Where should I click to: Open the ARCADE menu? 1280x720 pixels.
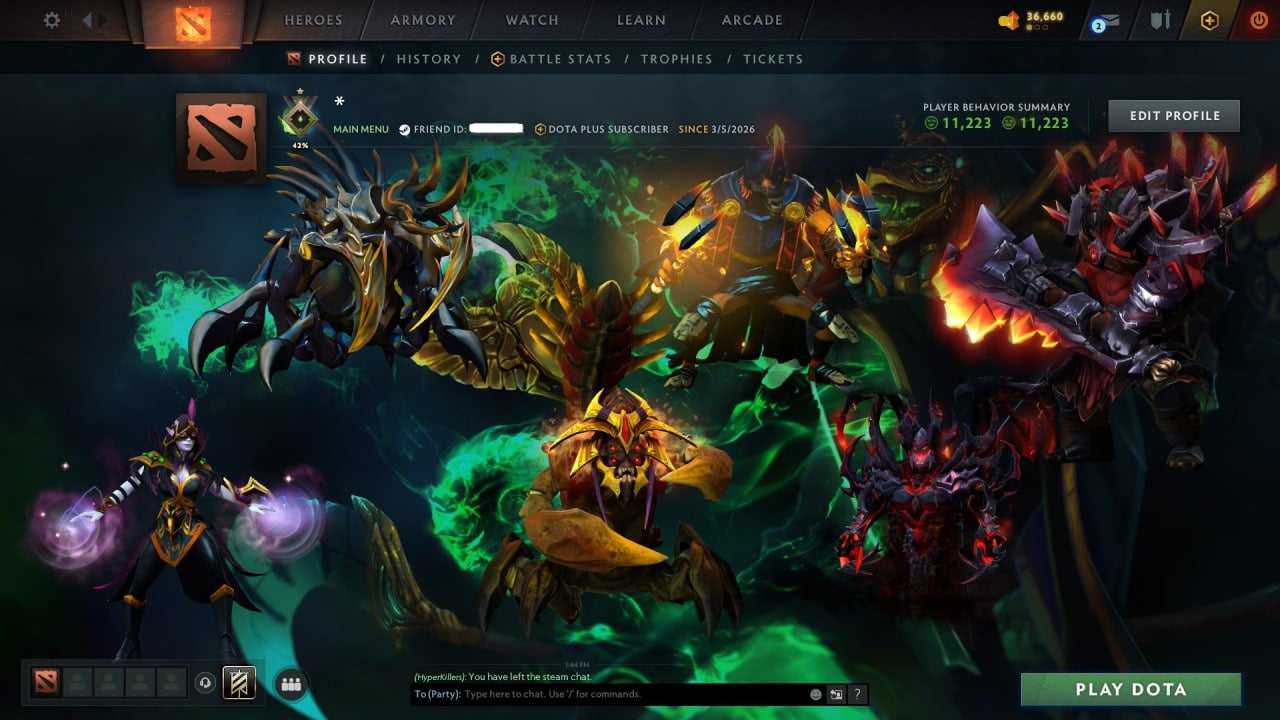click(751, 19)
